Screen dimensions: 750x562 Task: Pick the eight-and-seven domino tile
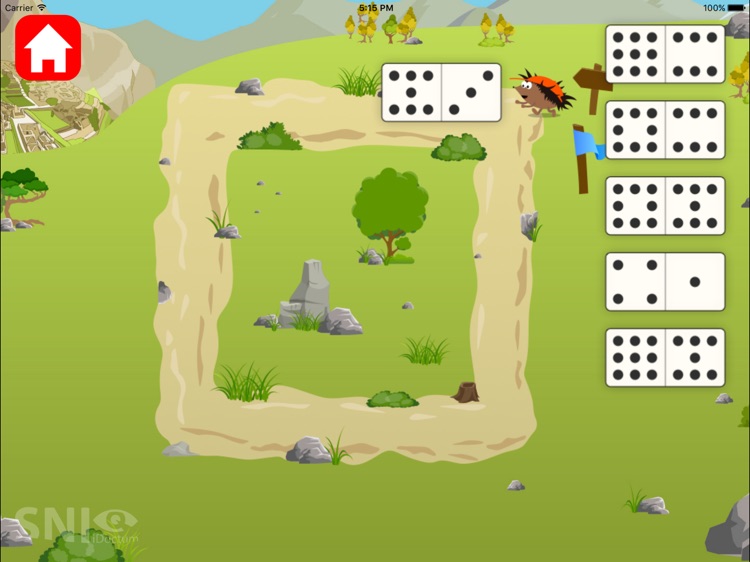665,206
